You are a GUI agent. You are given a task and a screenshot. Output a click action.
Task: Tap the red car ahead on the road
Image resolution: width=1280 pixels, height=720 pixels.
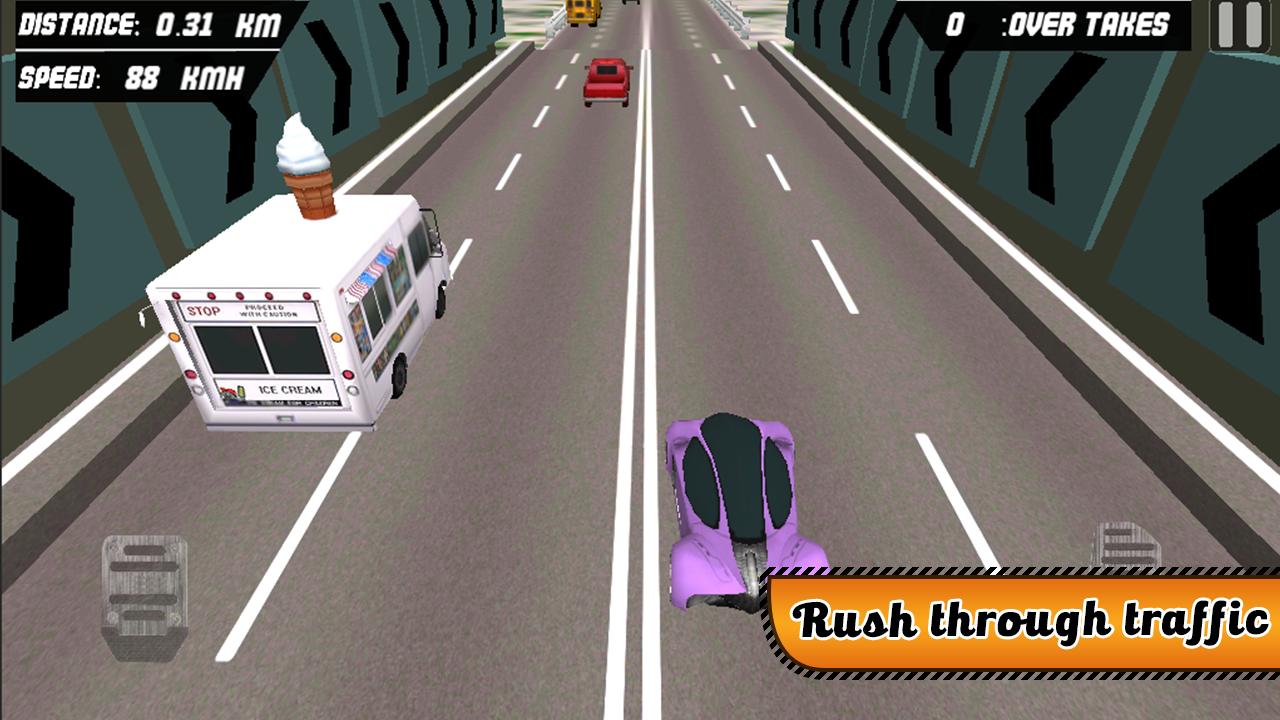(x=605, y=80)
